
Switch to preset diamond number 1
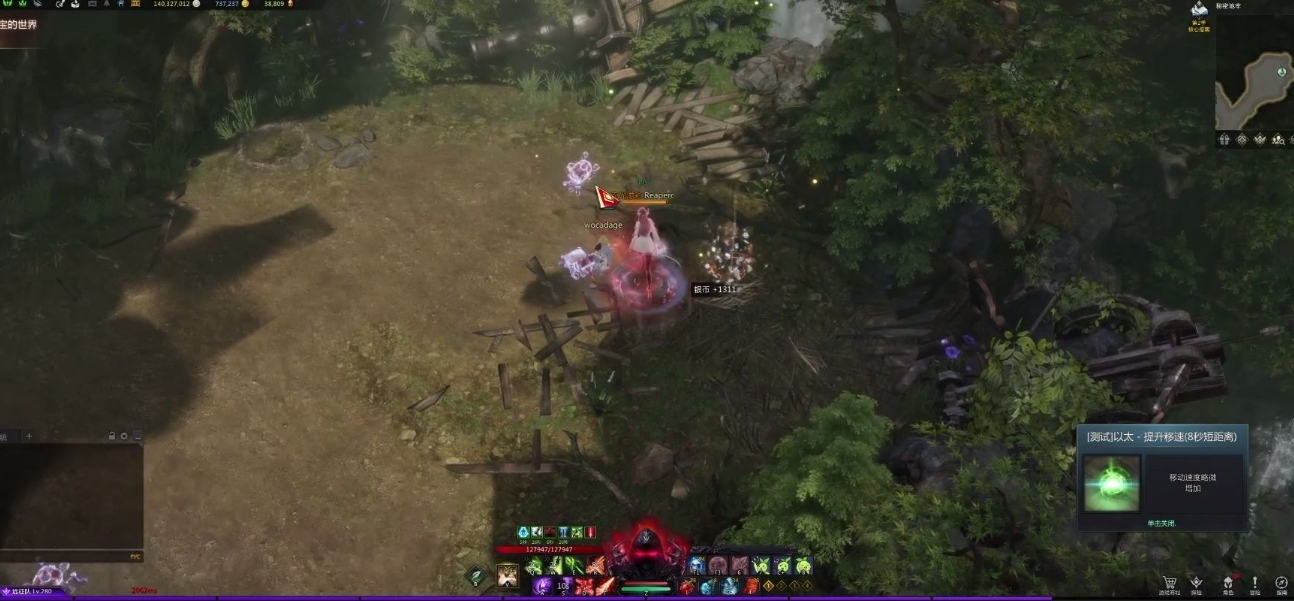pos(768,586)
